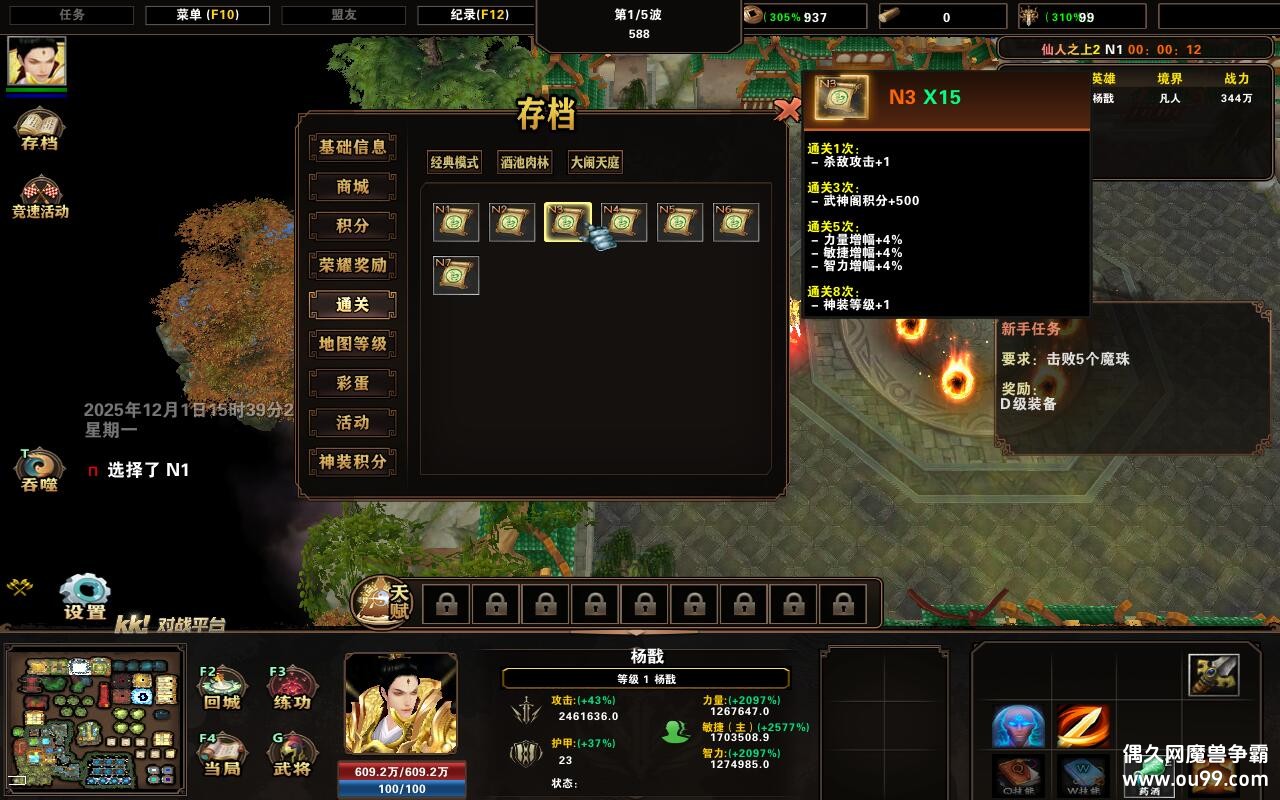
Task: Open the 商城 shop section
Action: 352,187
